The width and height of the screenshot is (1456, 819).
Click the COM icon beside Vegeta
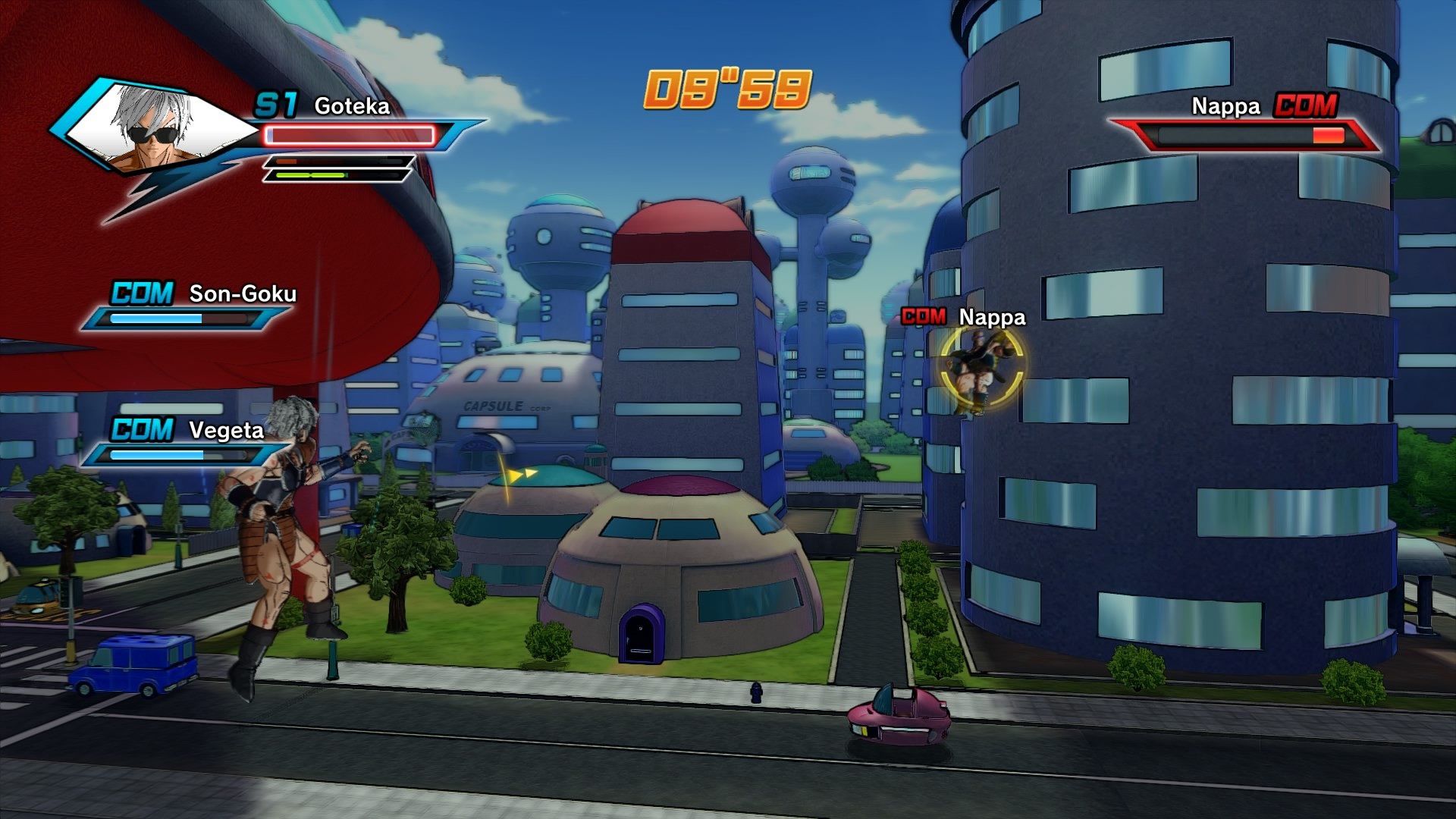click(140, 429)
